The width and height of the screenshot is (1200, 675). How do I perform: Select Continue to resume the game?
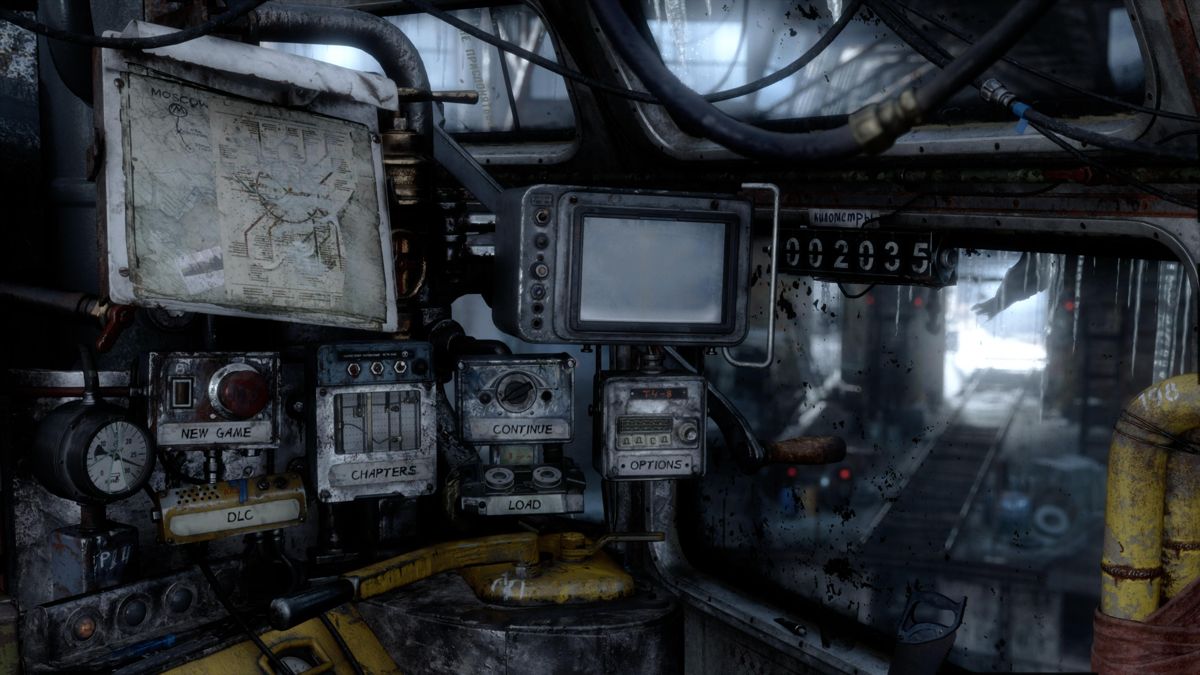coord(516,428)
